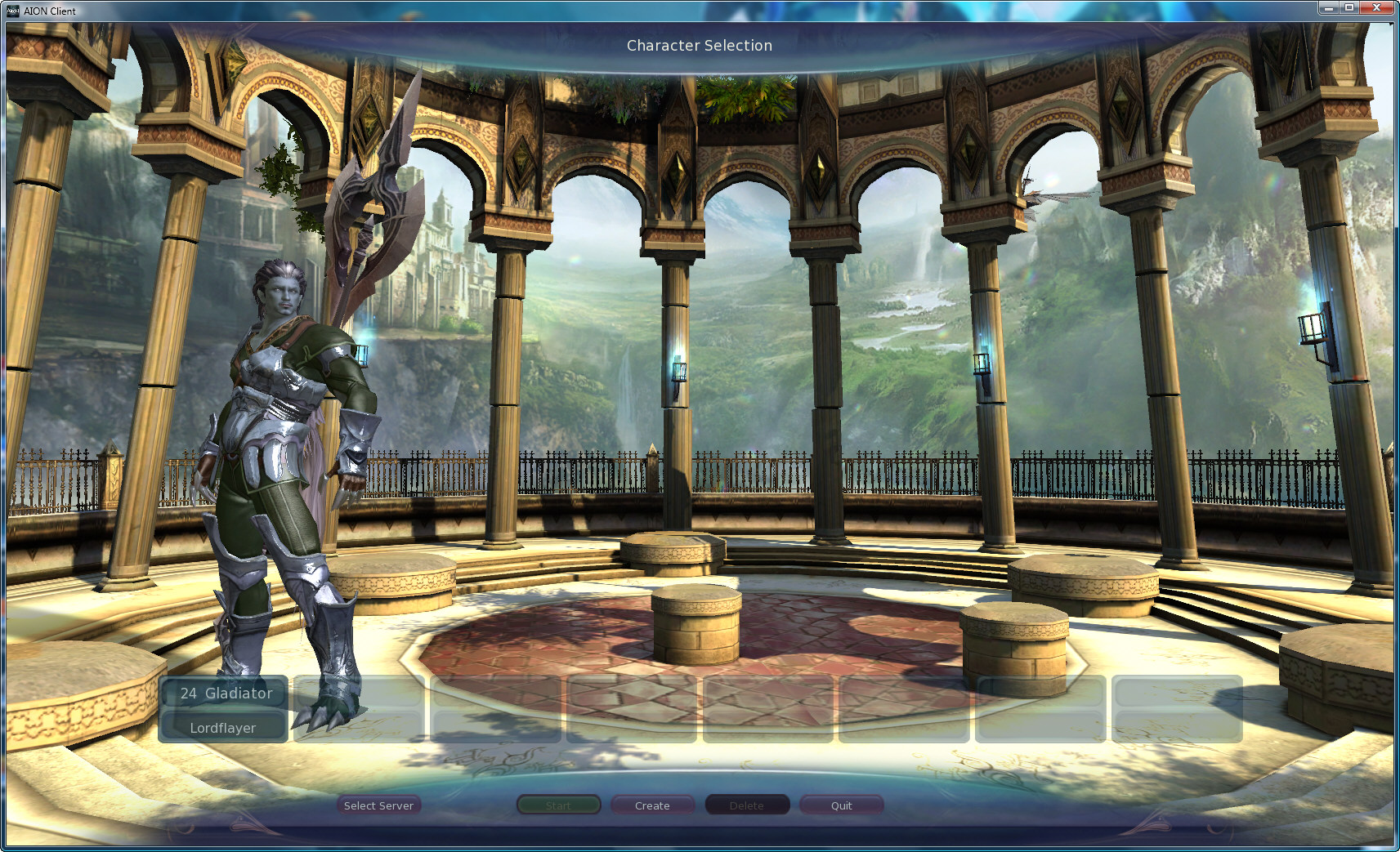Create a new character
1400x852 pixels.
click(652, 805)
